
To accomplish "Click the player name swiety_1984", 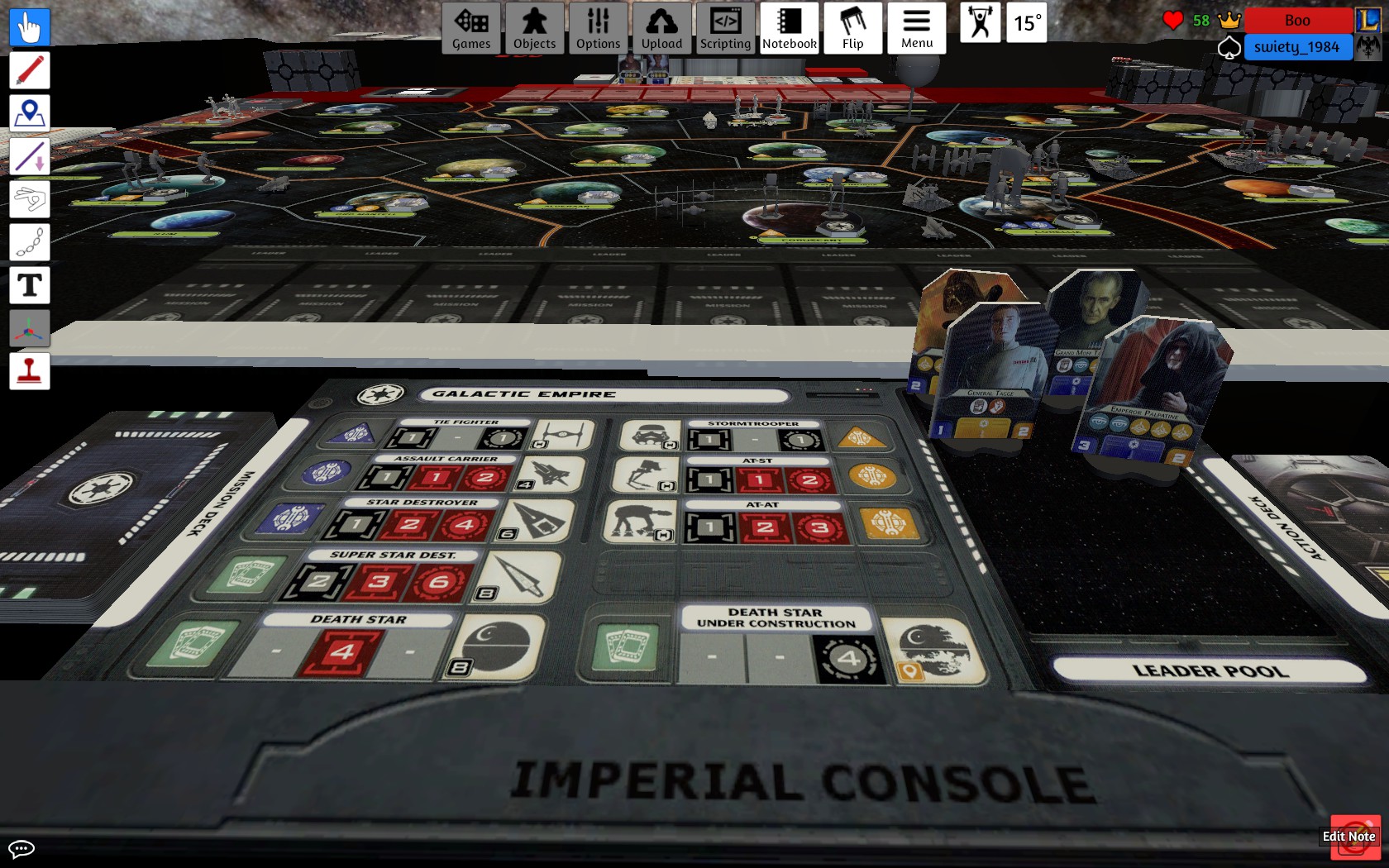I will tap(1296, 47).
